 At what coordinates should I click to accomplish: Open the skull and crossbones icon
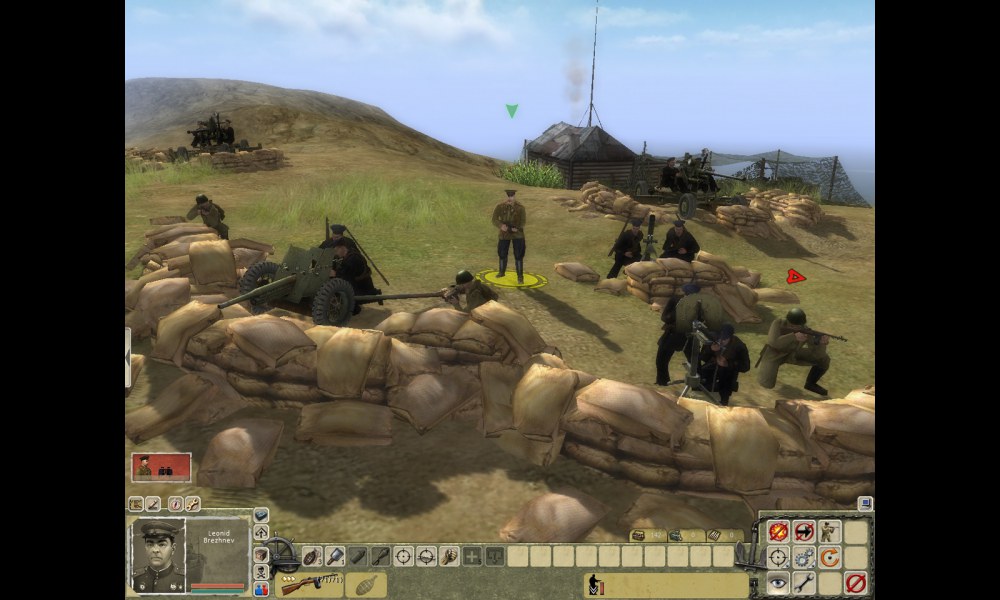(x=262, y=572)
